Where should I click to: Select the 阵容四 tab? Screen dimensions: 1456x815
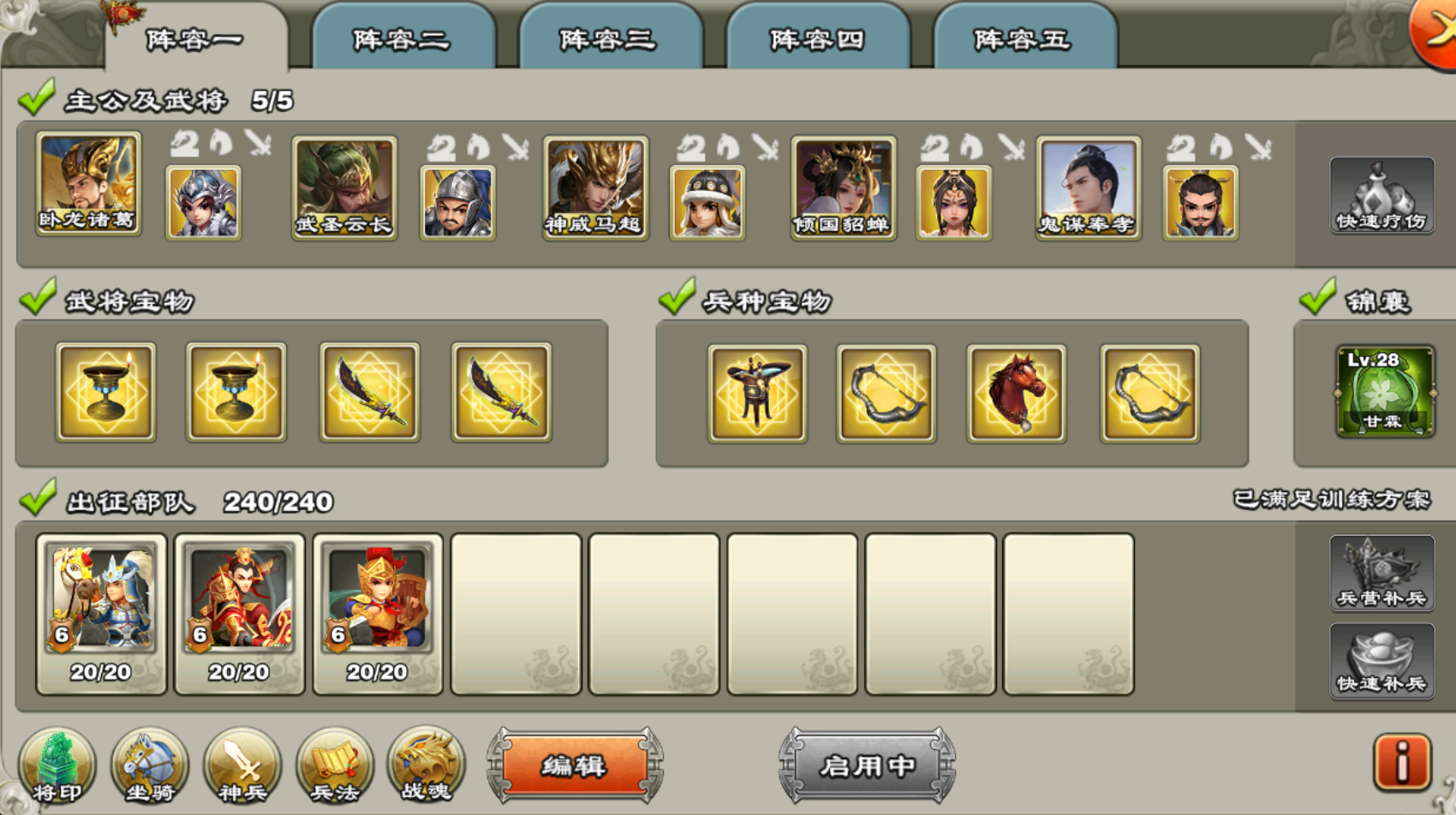[x=817, y=39]
